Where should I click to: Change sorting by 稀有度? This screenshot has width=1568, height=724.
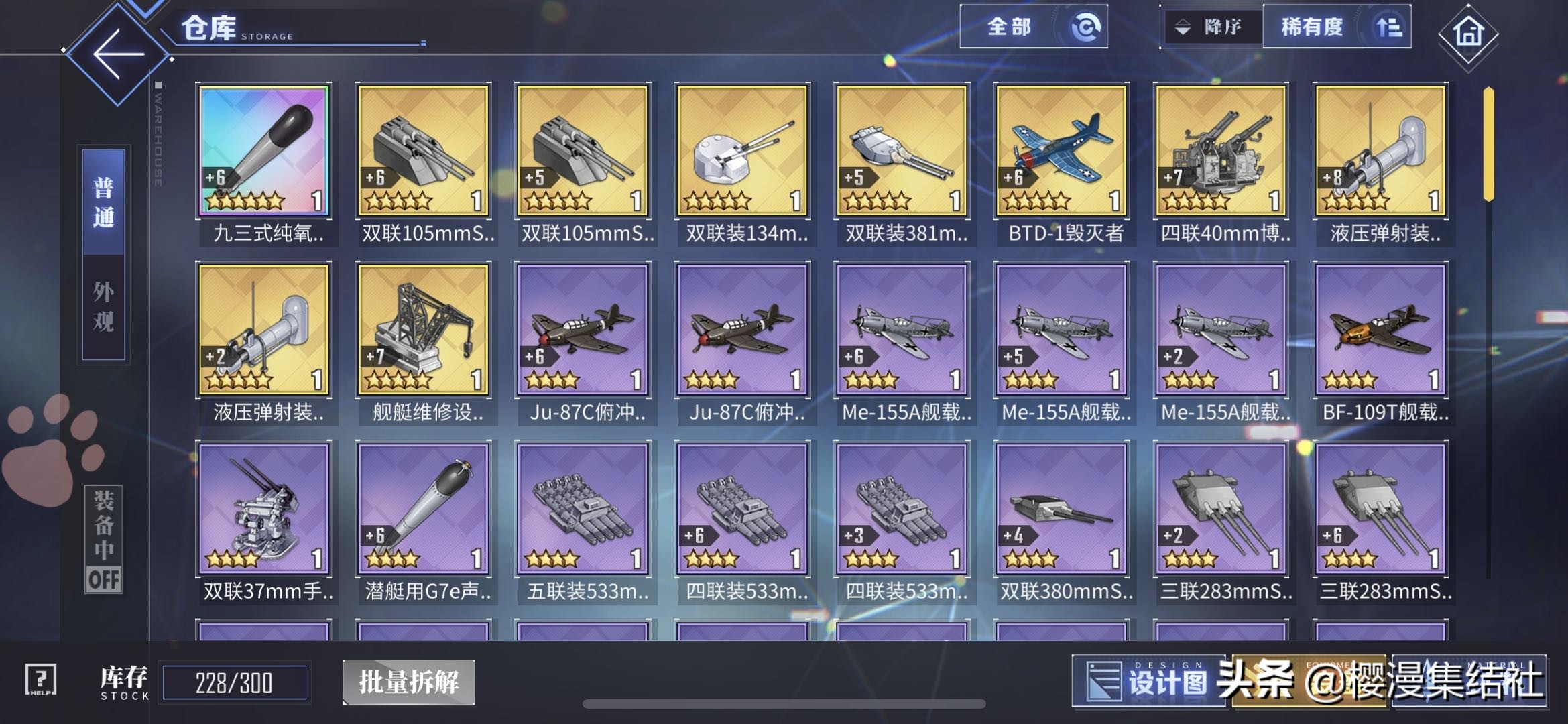1336,27
